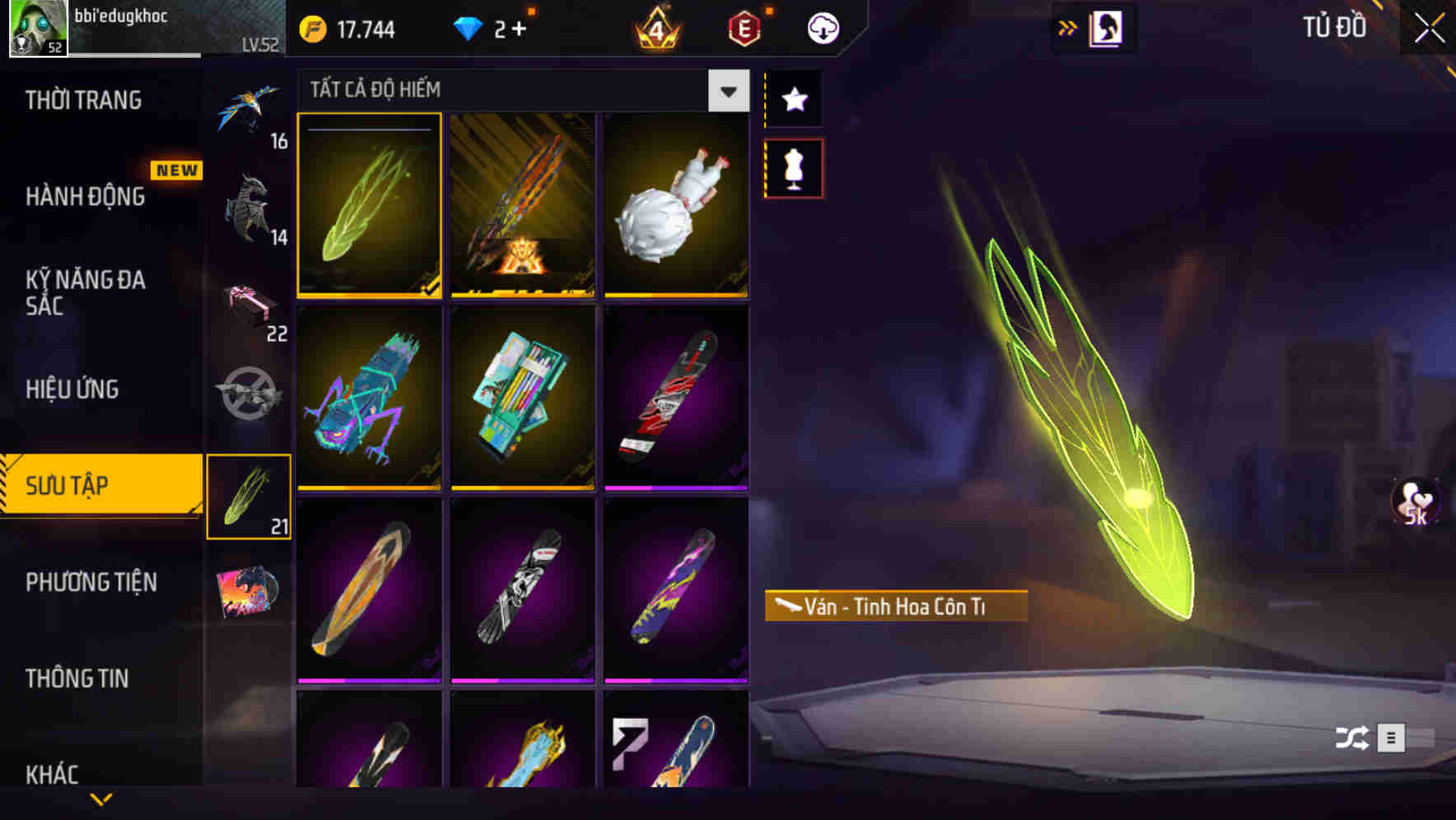Screen dimensions: 1456x820
Task: Click the cloud download icon
Action: click(x=822, y=27)
